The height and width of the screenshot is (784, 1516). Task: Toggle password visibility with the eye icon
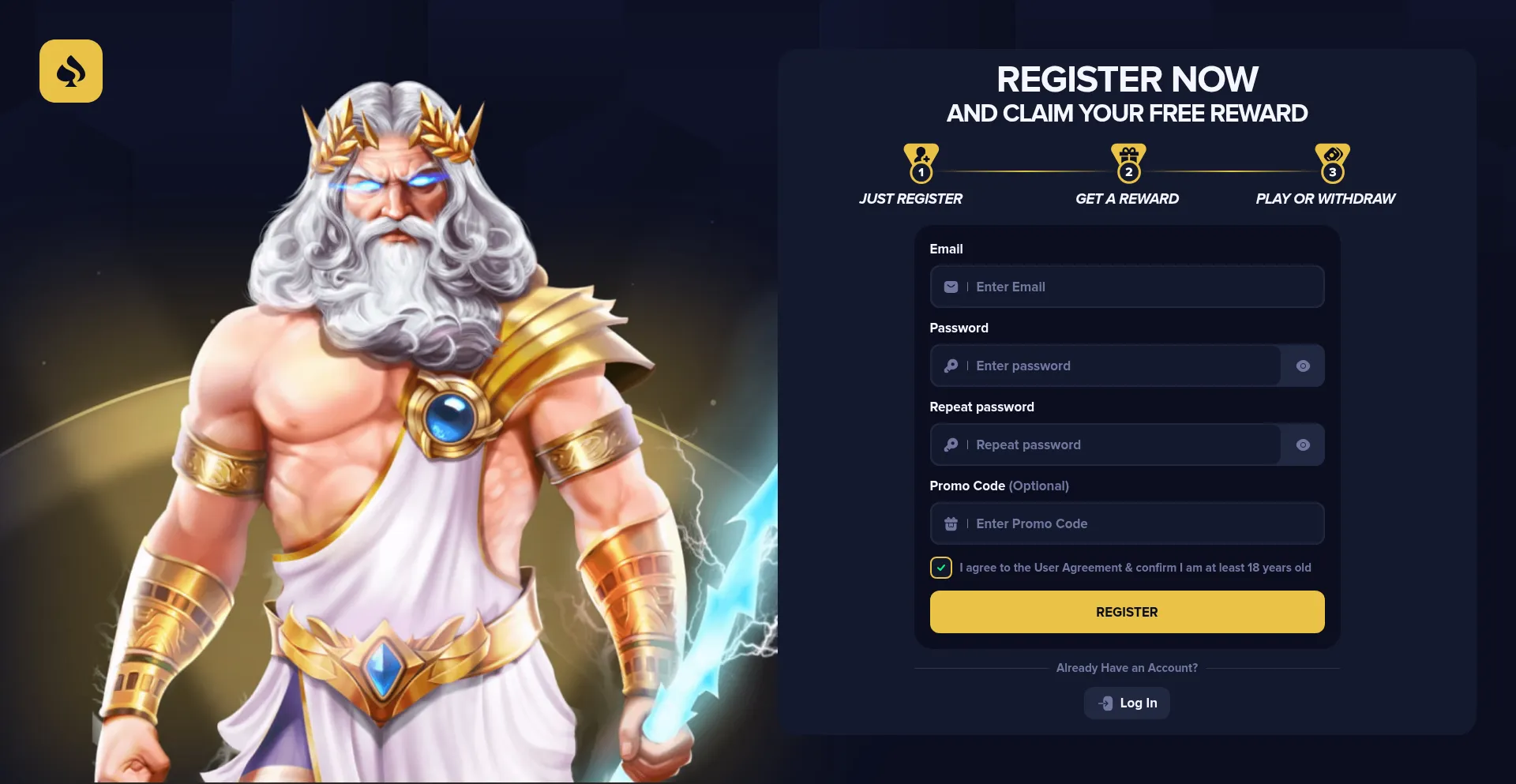1302,366
